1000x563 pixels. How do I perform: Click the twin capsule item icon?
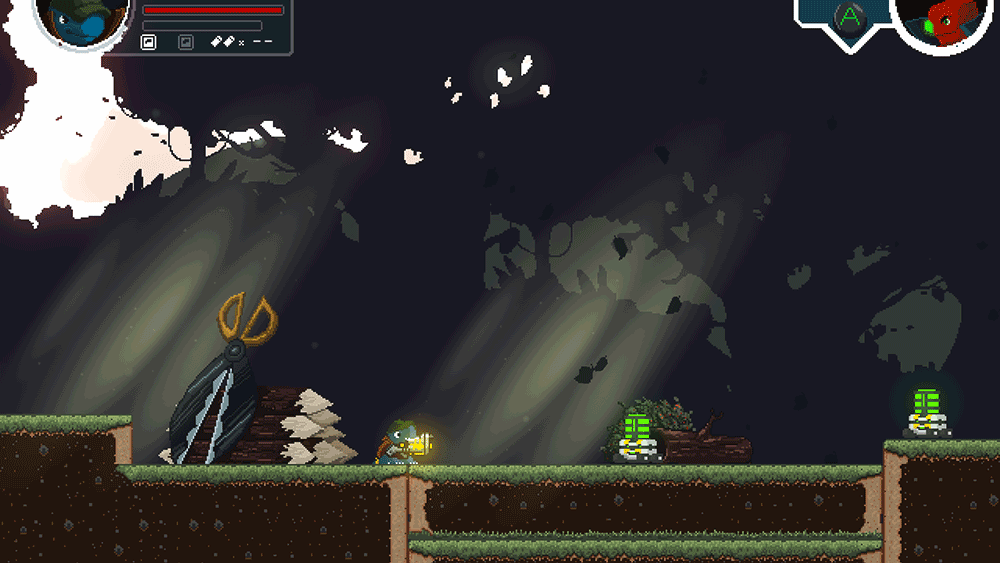coord(222,42)
